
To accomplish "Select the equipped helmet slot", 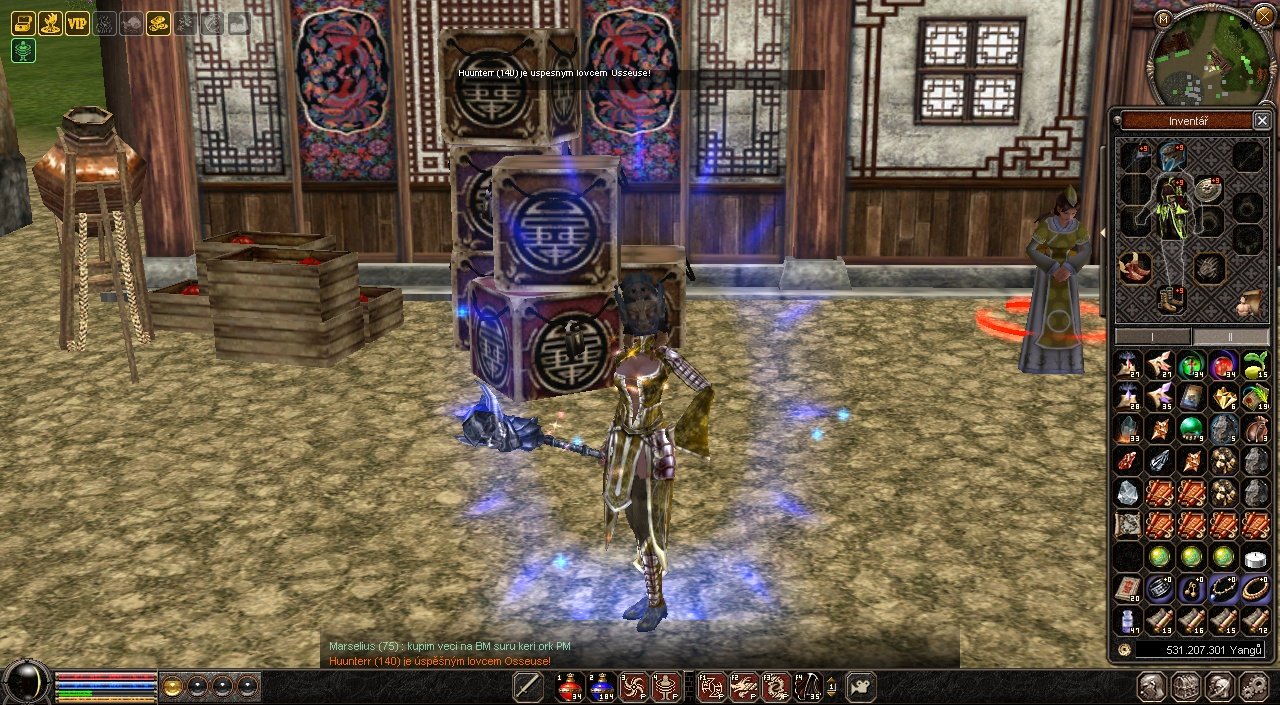I will tap(1171, 155).
